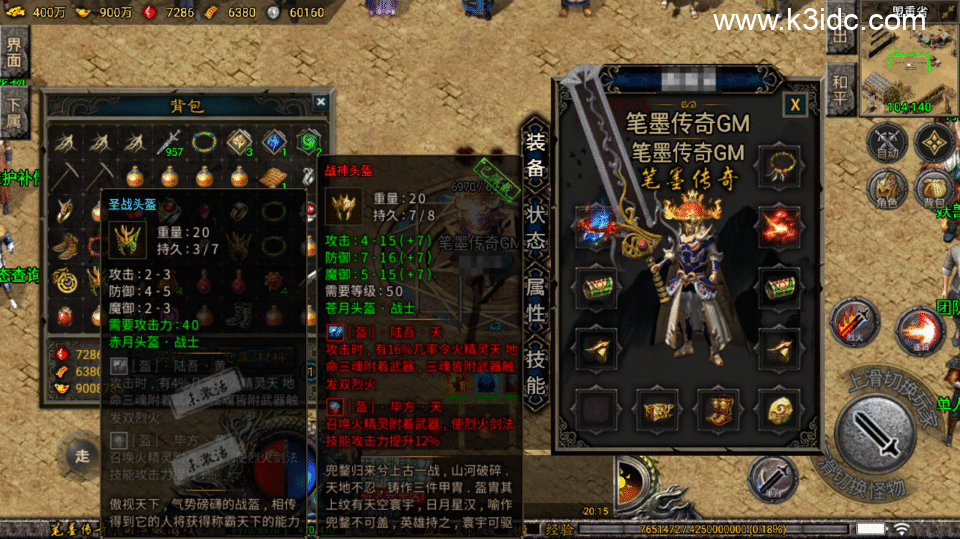Open the 背包 bag icon on the HUD

click(934, 187)
